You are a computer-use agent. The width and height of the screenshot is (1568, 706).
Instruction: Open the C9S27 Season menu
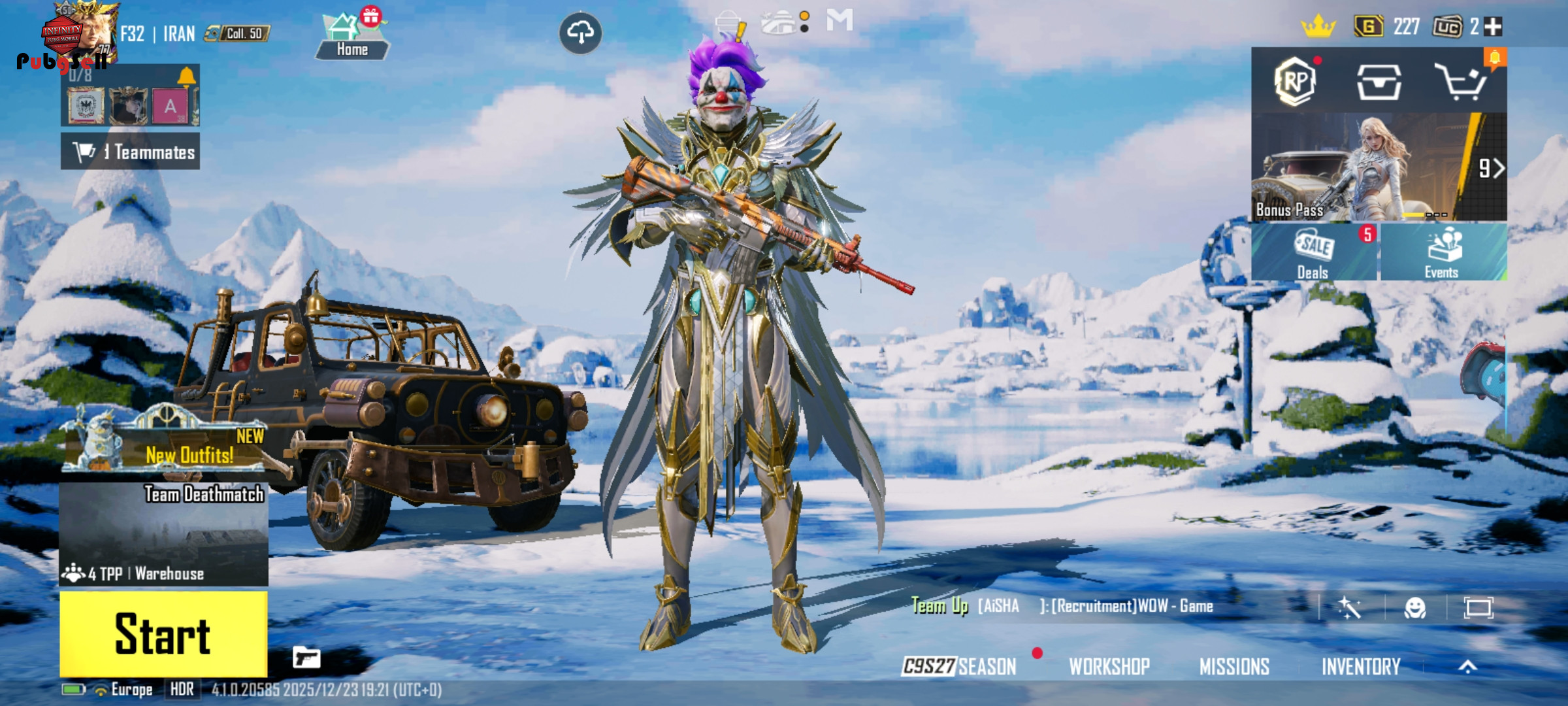point(959,666)
